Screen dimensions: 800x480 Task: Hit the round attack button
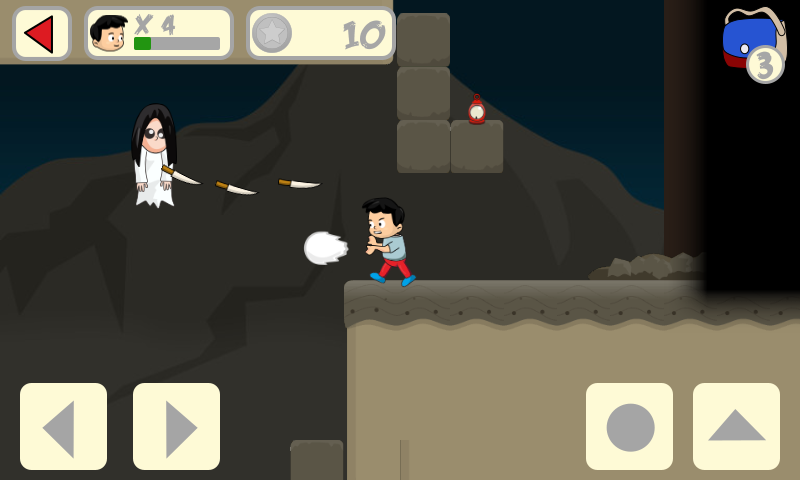pos(629,427)
